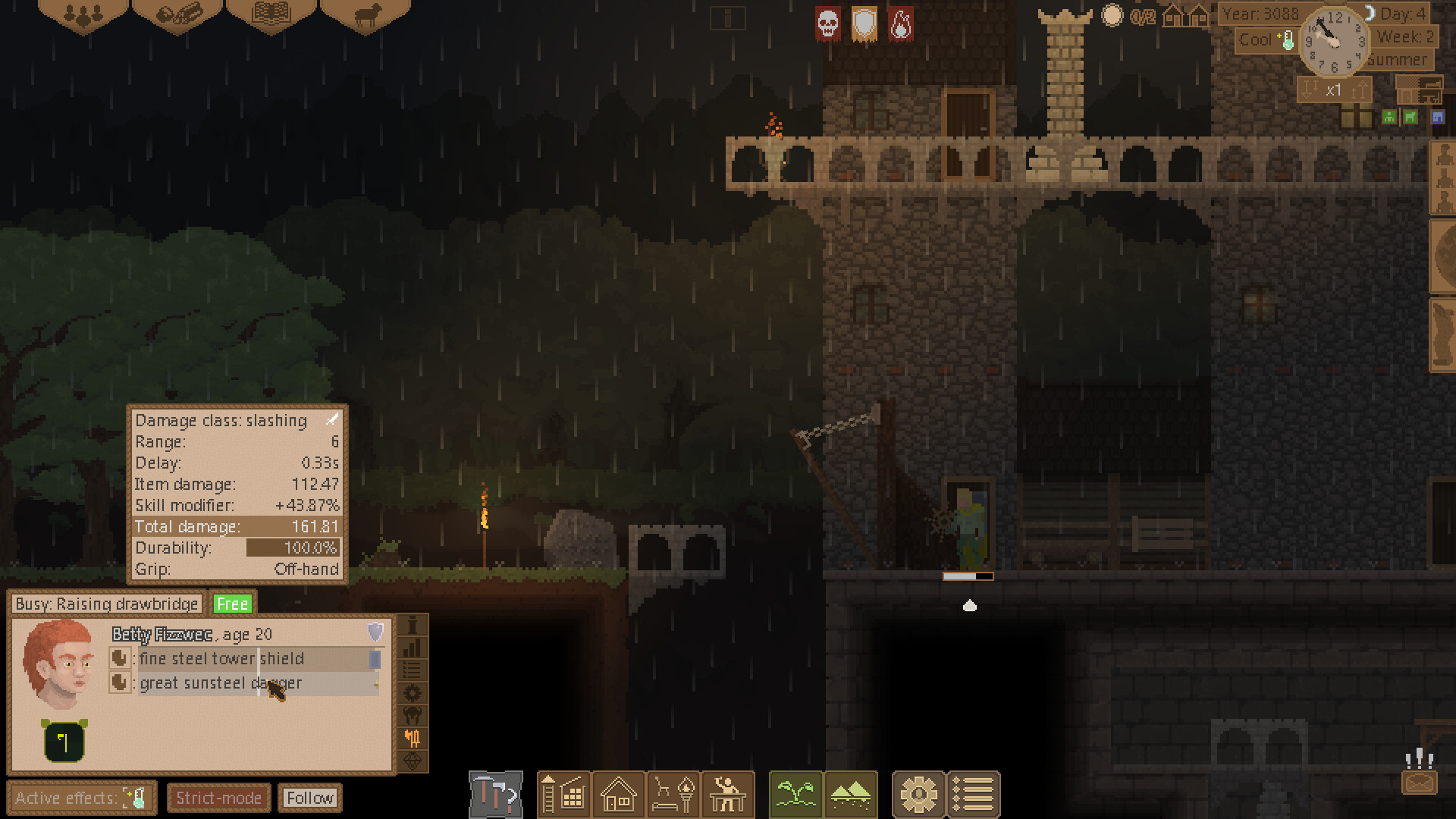Open the orders list icon beside the gear
The width and height of the screenshot is (1456, 819).
coord(974,795)
